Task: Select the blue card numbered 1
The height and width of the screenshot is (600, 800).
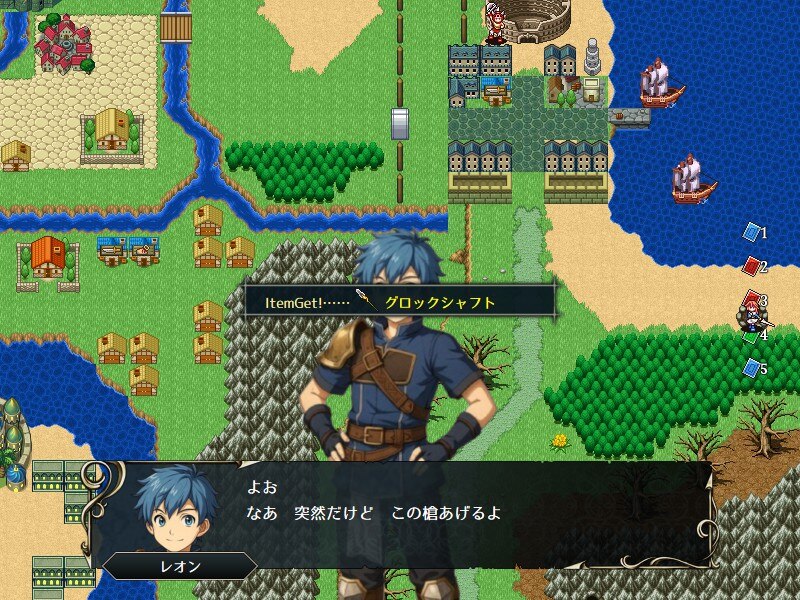Action: tap(751, 232)
